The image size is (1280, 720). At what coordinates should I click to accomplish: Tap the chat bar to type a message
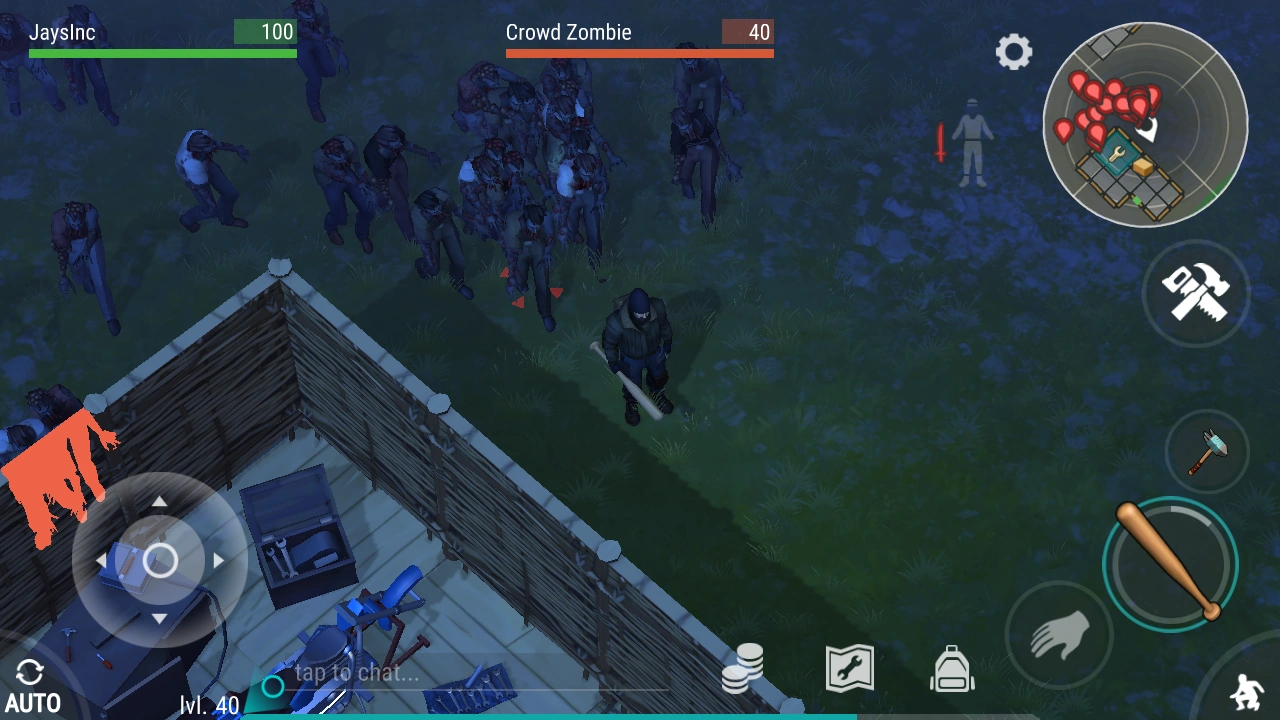click(x=400, y=673)
